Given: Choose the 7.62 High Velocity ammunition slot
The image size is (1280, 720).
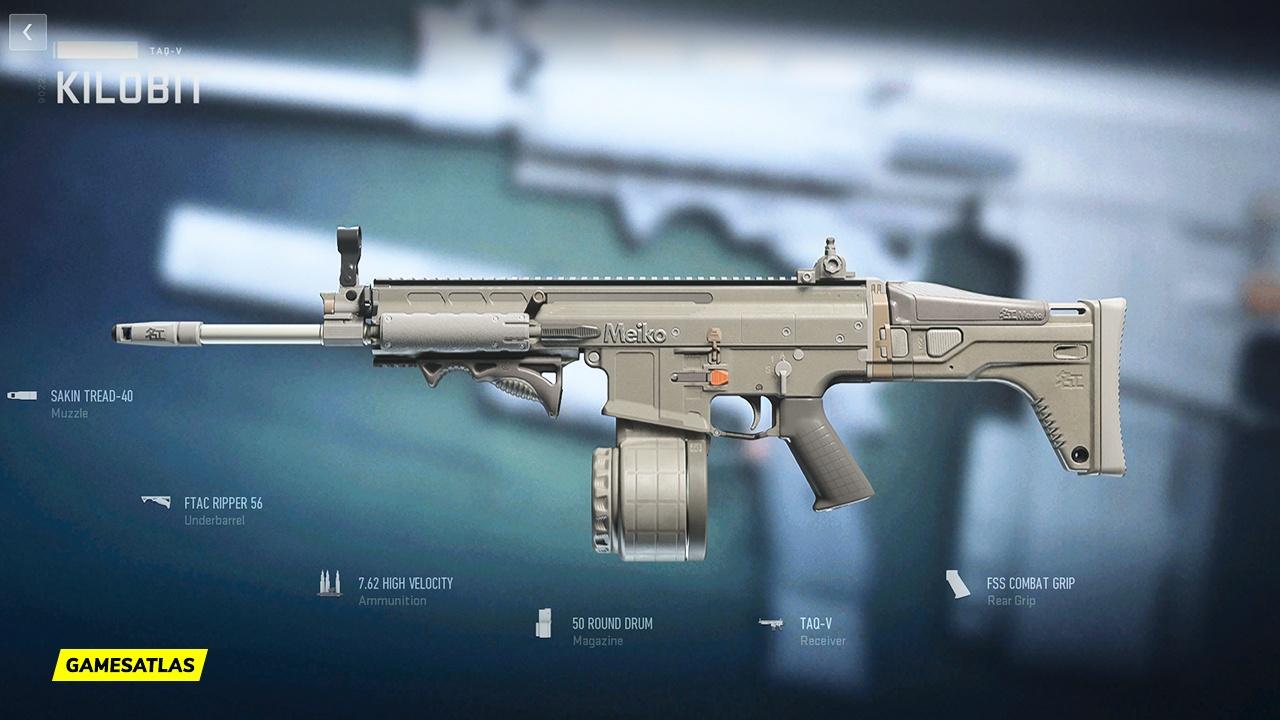Looking at the screenshot, I should 405,583.
